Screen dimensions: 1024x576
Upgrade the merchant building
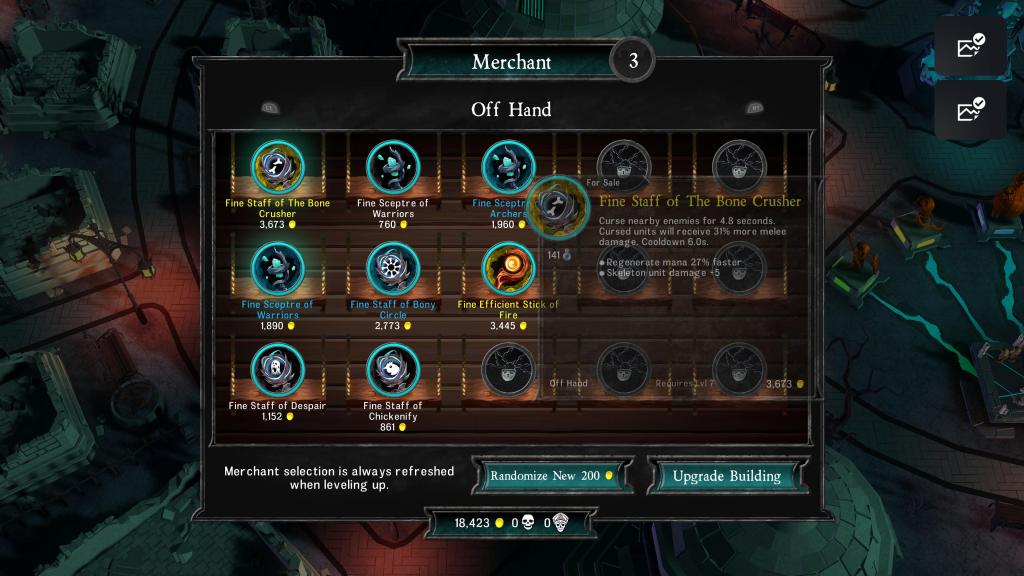(726, 476)
